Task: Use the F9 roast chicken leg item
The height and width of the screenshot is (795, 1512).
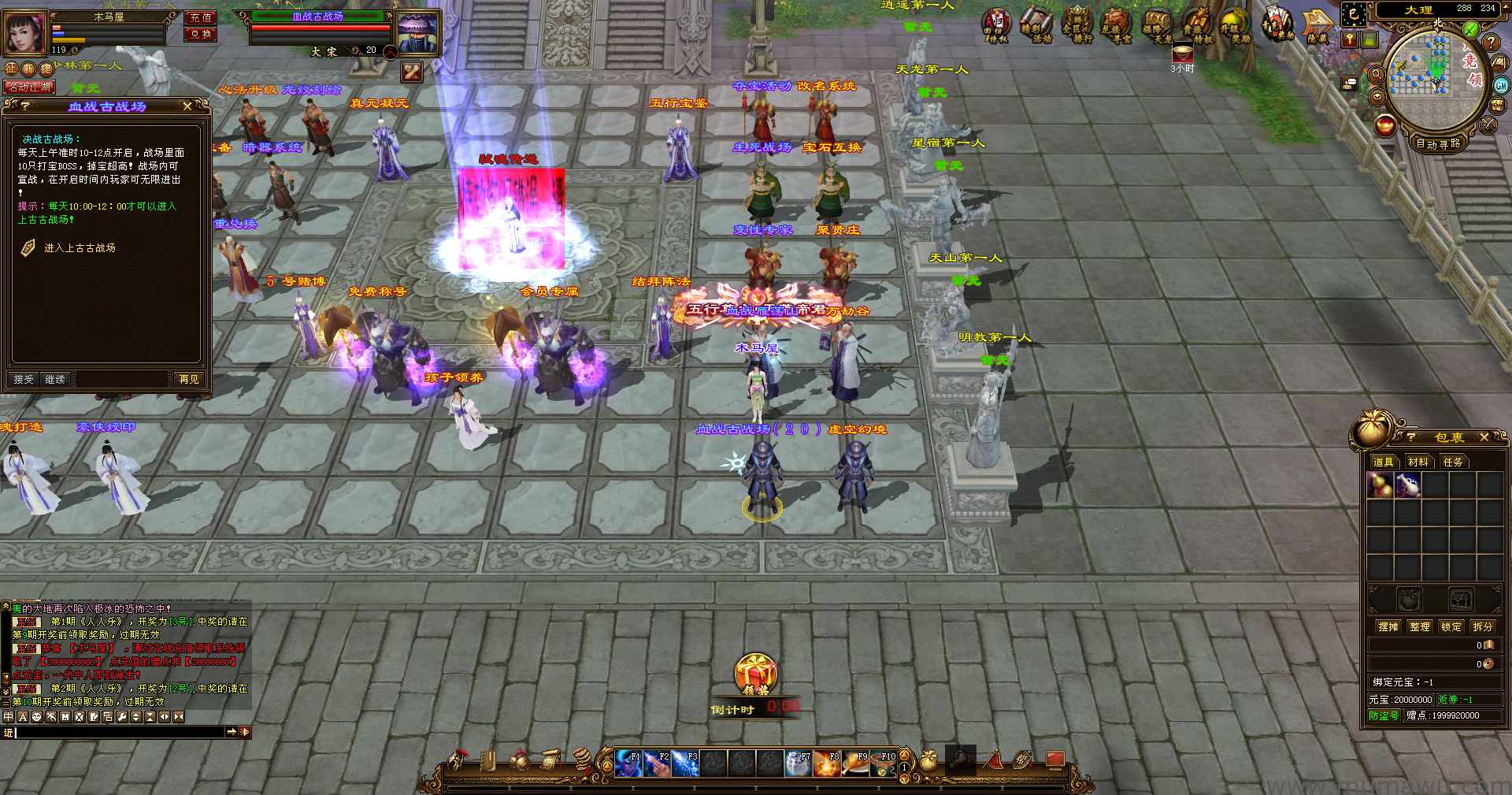Action: tap(855, 763)
